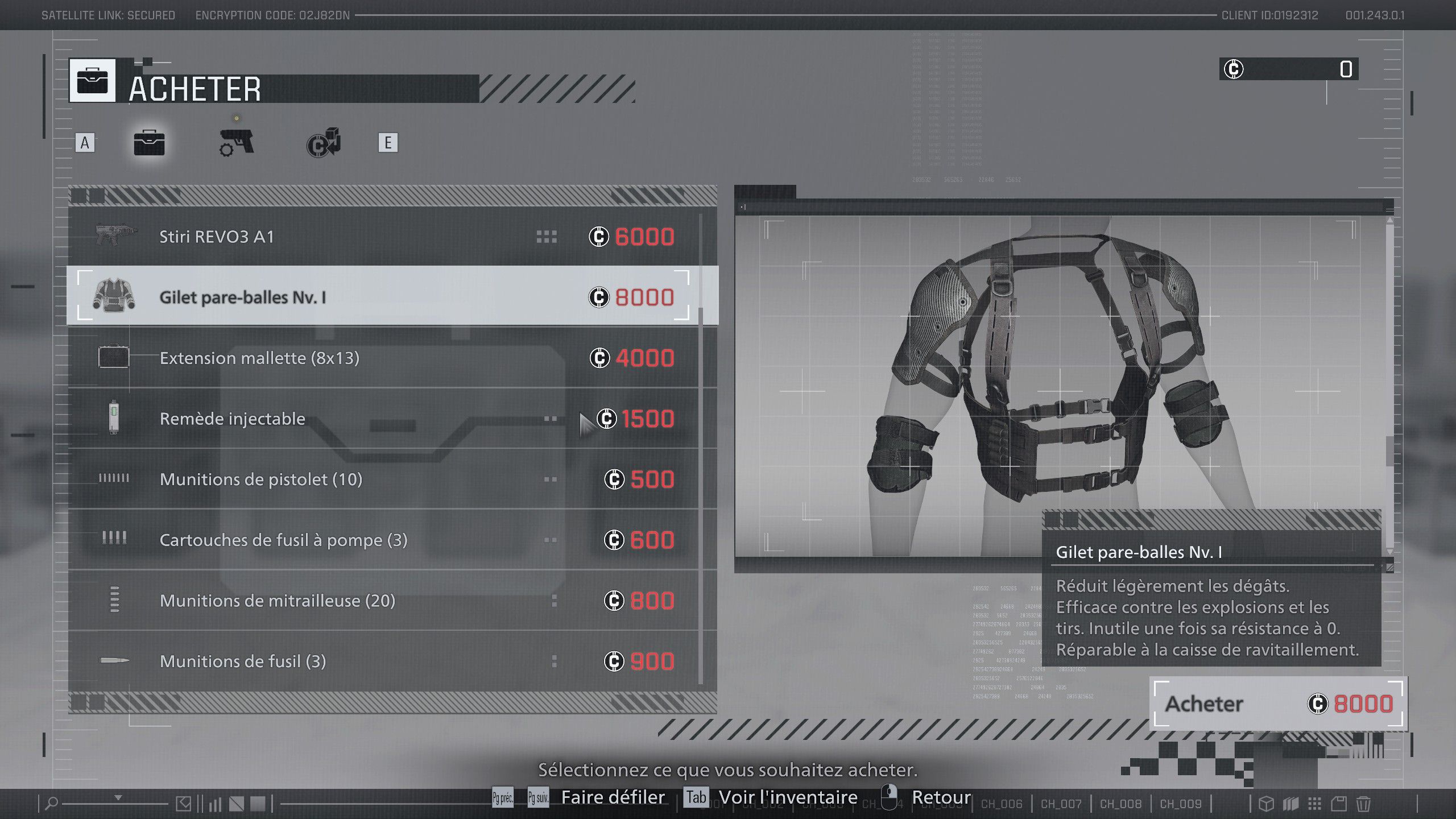Choose Gilet pare-balles Nv. I in list

[x=387, y=297]
